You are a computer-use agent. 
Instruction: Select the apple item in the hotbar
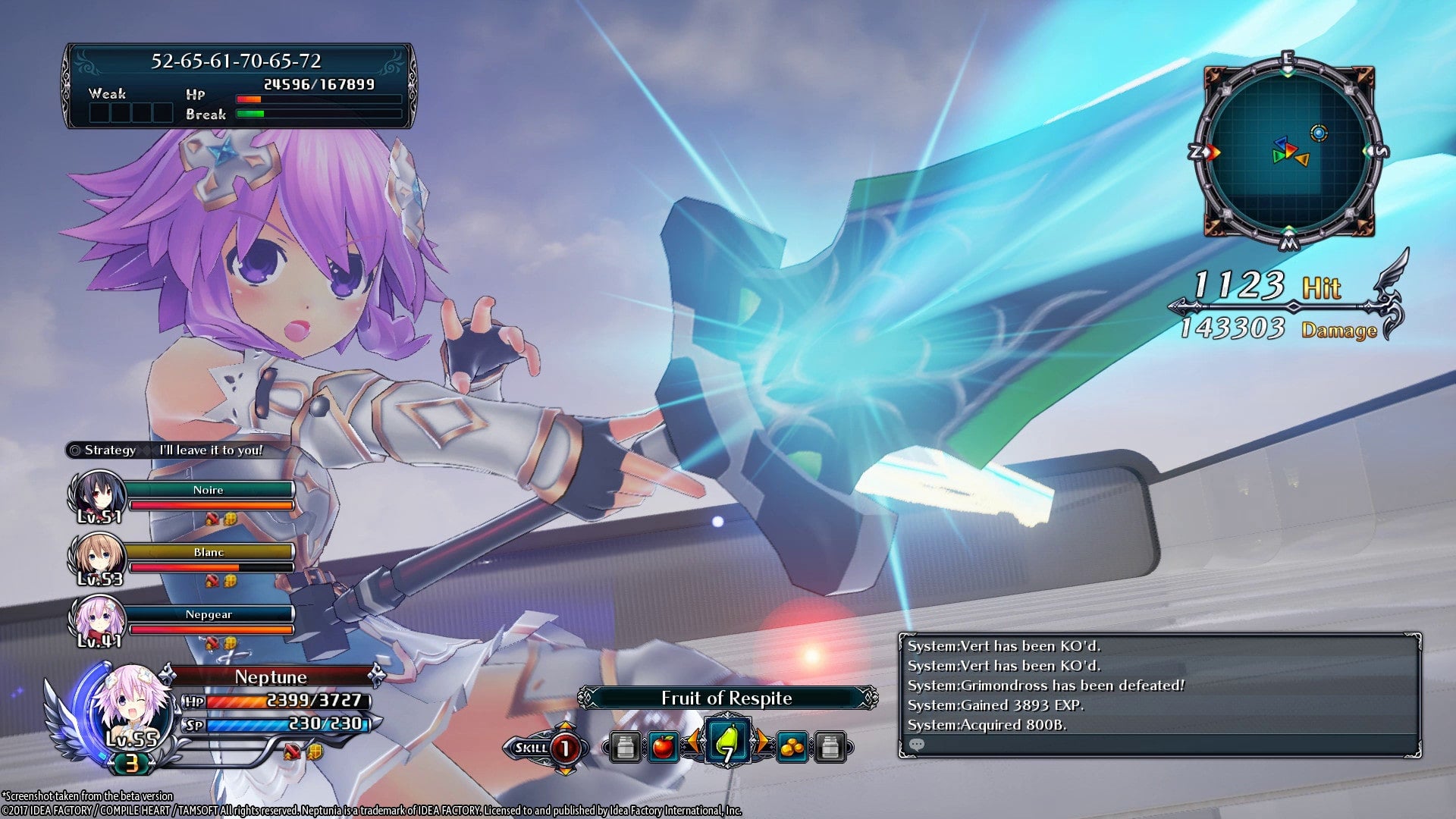664,747
